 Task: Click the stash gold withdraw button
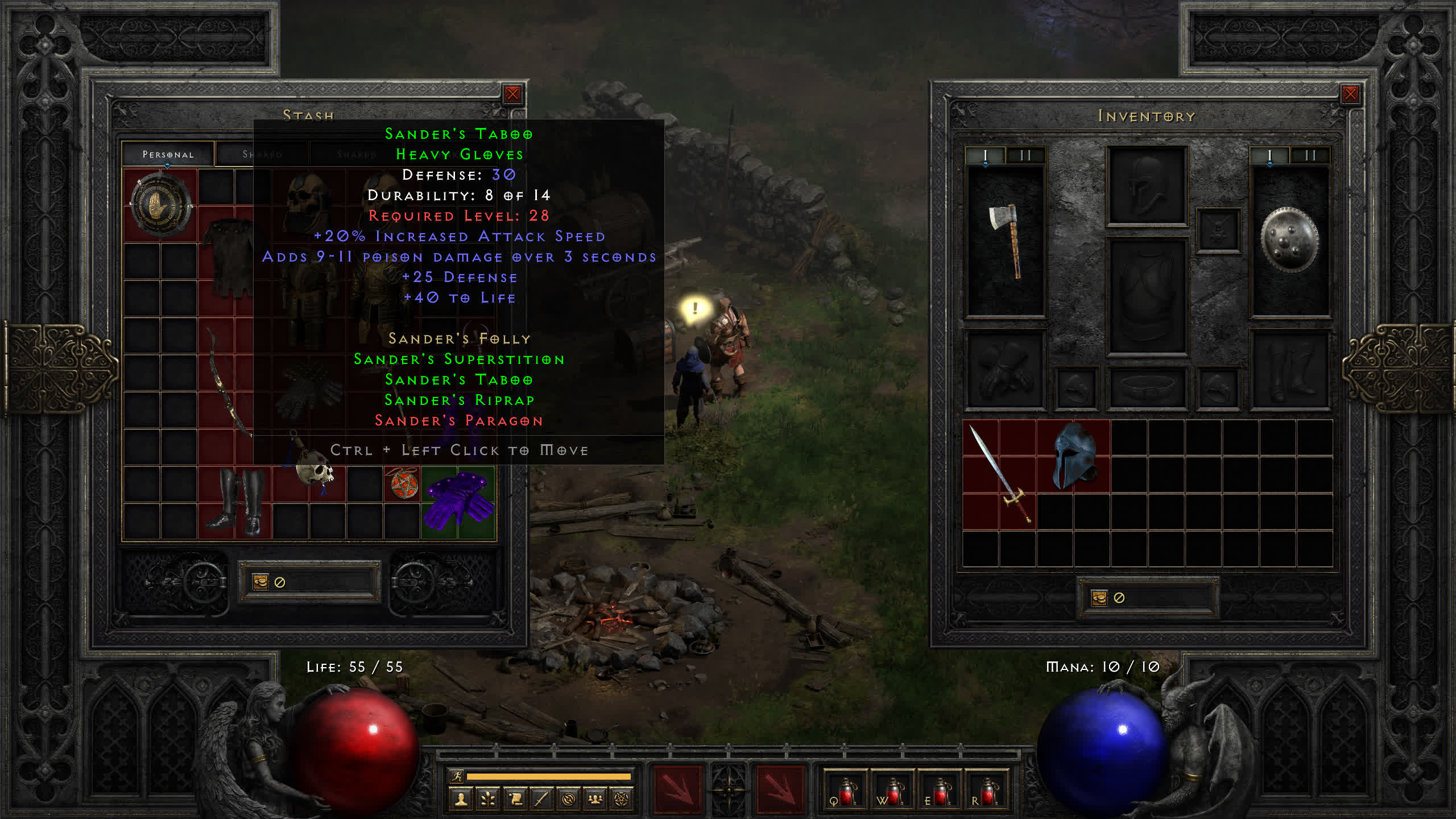tap(260, 581)
